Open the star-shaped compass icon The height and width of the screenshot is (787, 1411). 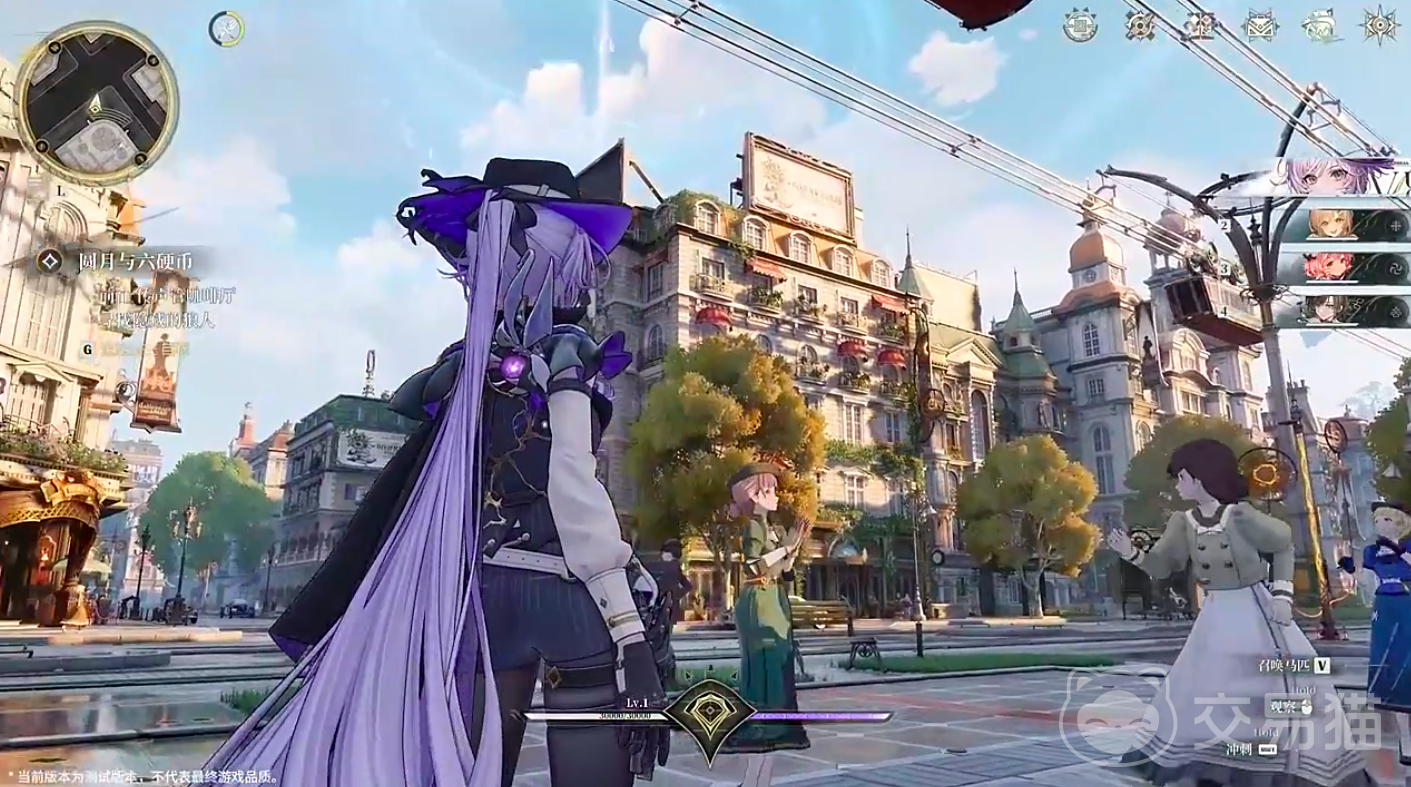(1381, 26)
